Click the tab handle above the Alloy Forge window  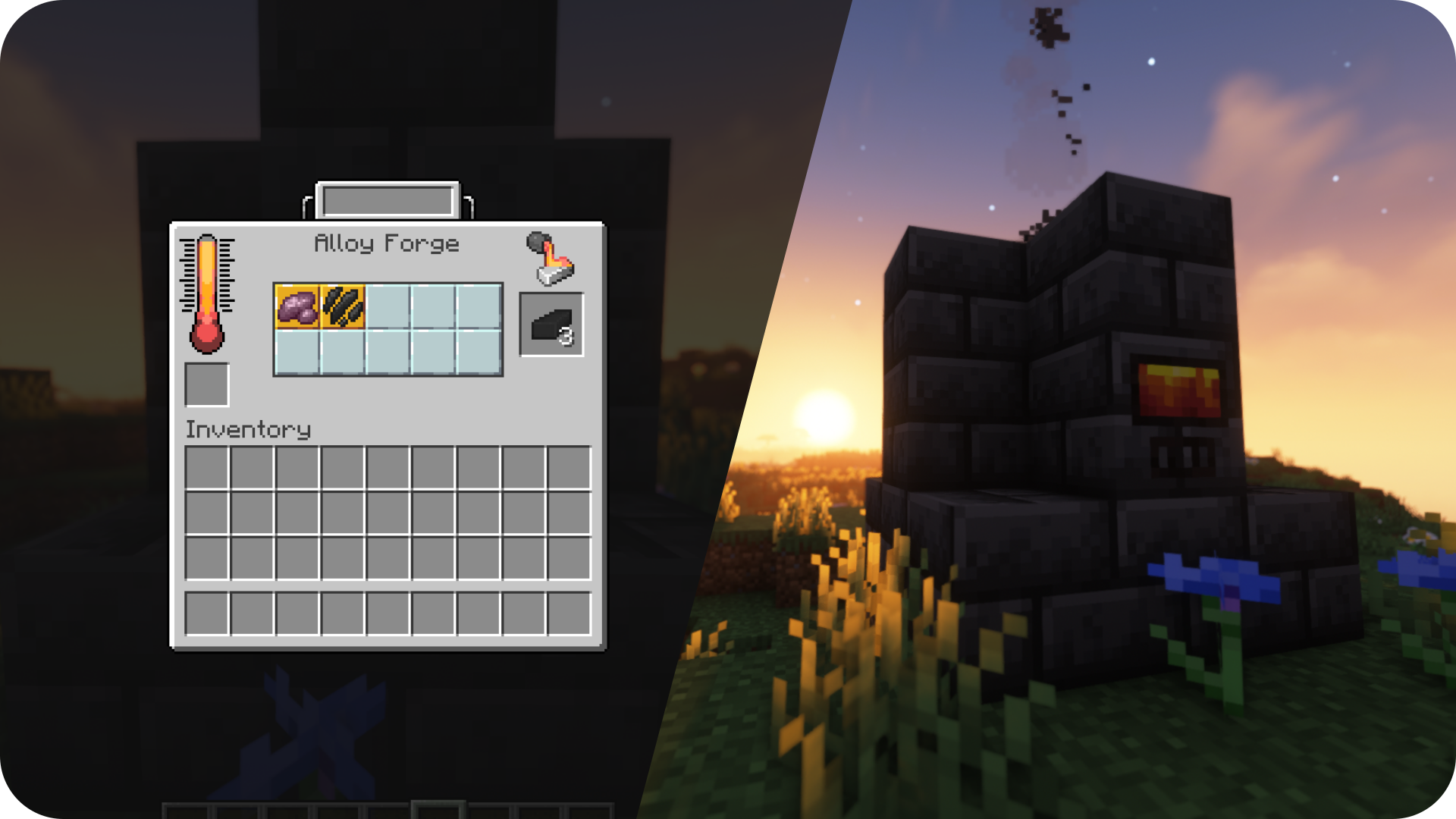click(x=388, y=199)
